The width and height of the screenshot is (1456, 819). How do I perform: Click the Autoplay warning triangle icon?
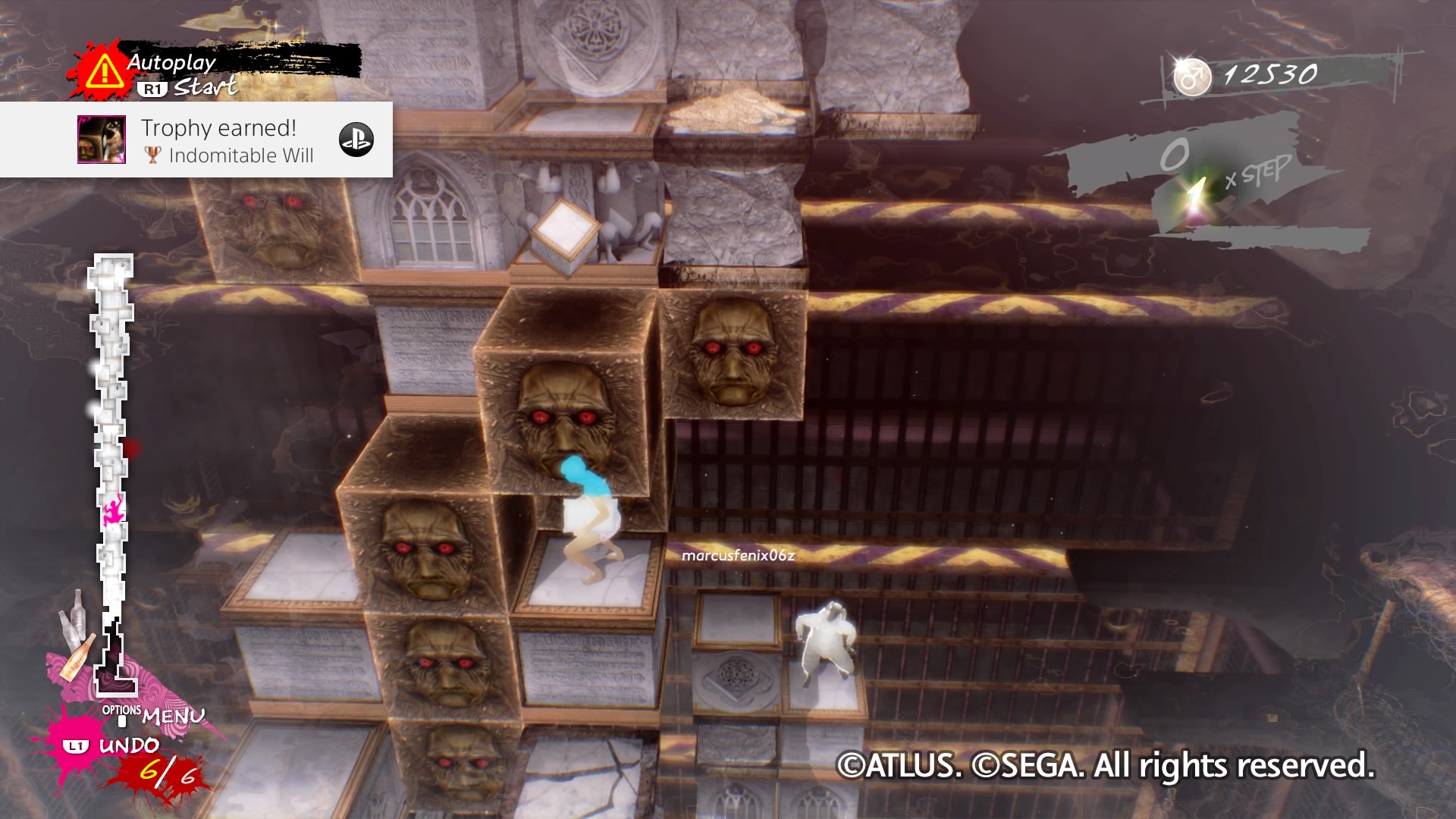tap(104, 72)
